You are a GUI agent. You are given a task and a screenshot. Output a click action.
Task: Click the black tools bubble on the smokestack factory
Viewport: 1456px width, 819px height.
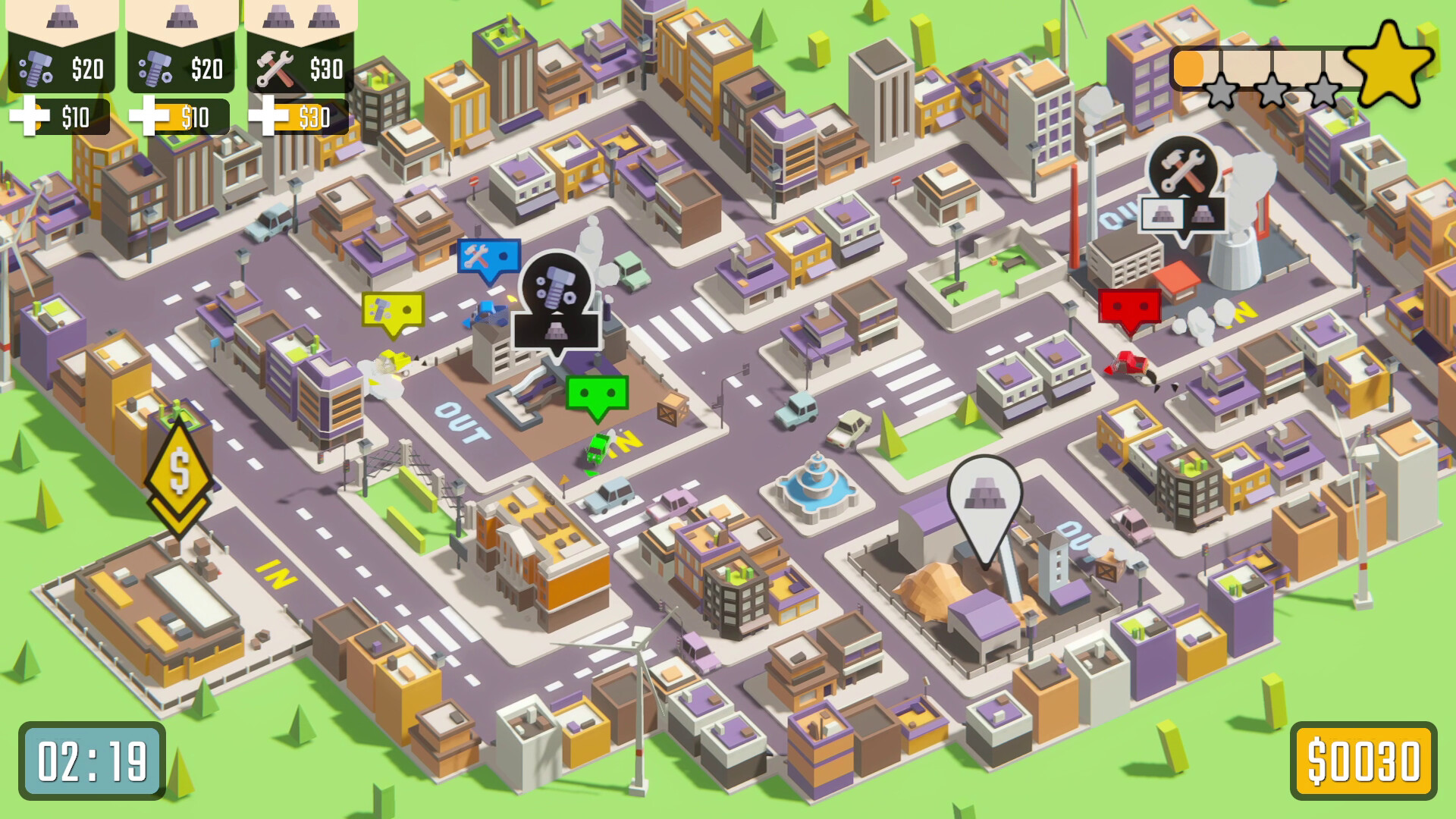pyautogui.click(x=1184, y=168)
